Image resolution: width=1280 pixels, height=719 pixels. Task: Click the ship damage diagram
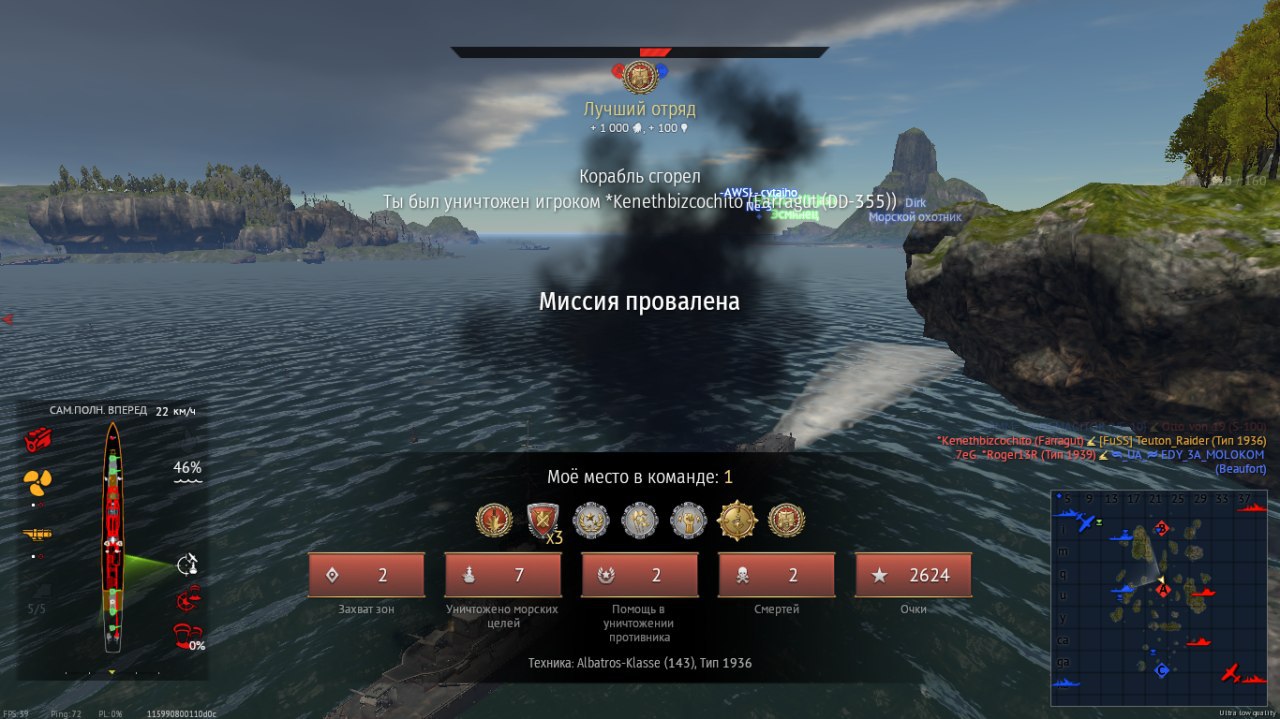113,540
